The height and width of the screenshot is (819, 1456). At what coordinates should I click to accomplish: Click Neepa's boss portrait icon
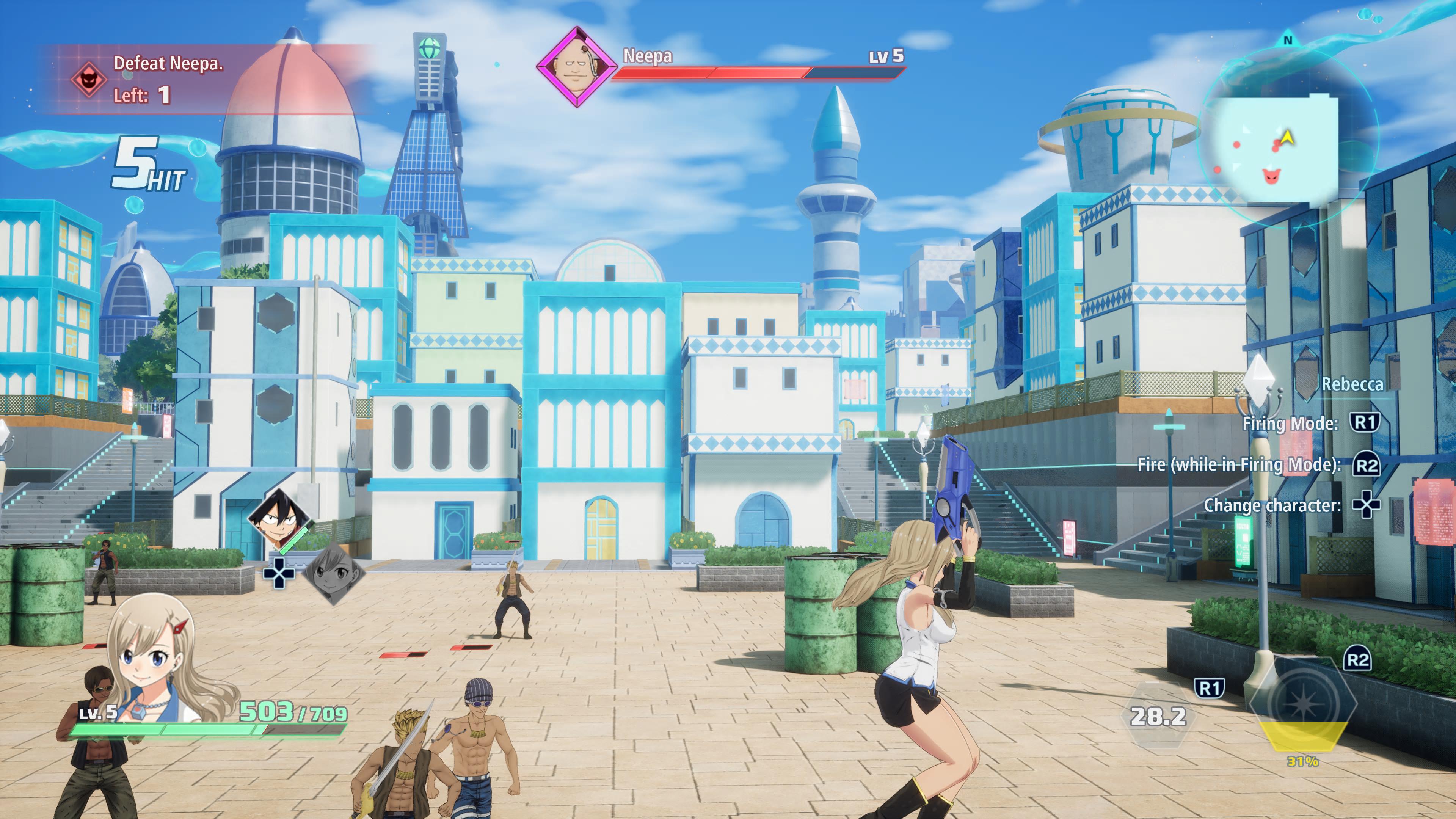pos(576,67)
